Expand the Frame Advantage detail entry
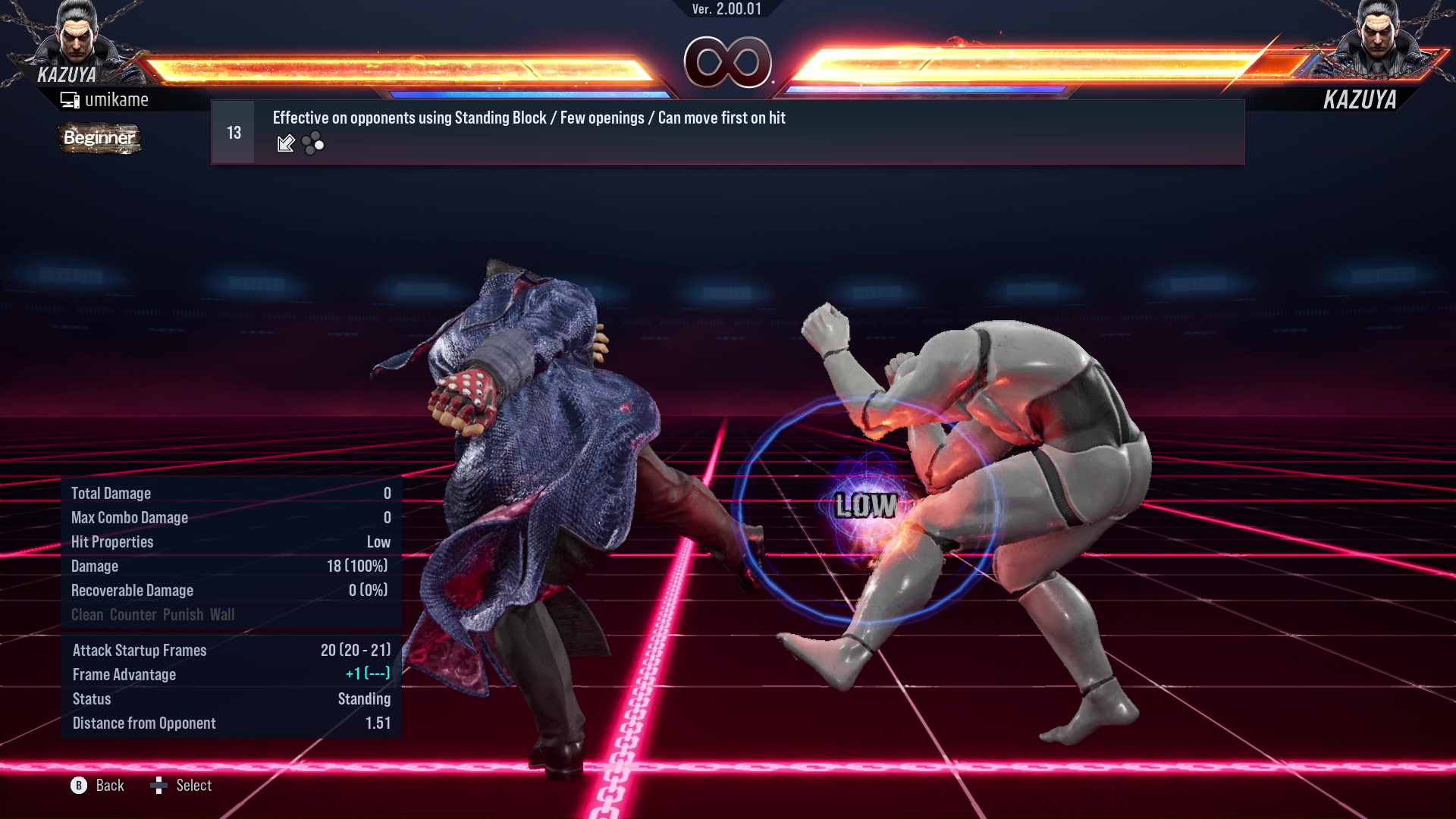The width and height of the screenshot is (1456, 819). tap(227, 674)
